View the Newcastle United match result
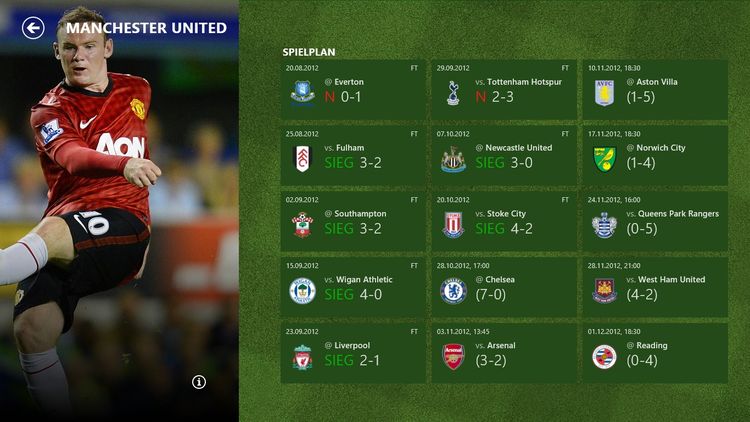The height and width of the screenshot is (422, 750). pyautogui.click(x=504, y=155)
